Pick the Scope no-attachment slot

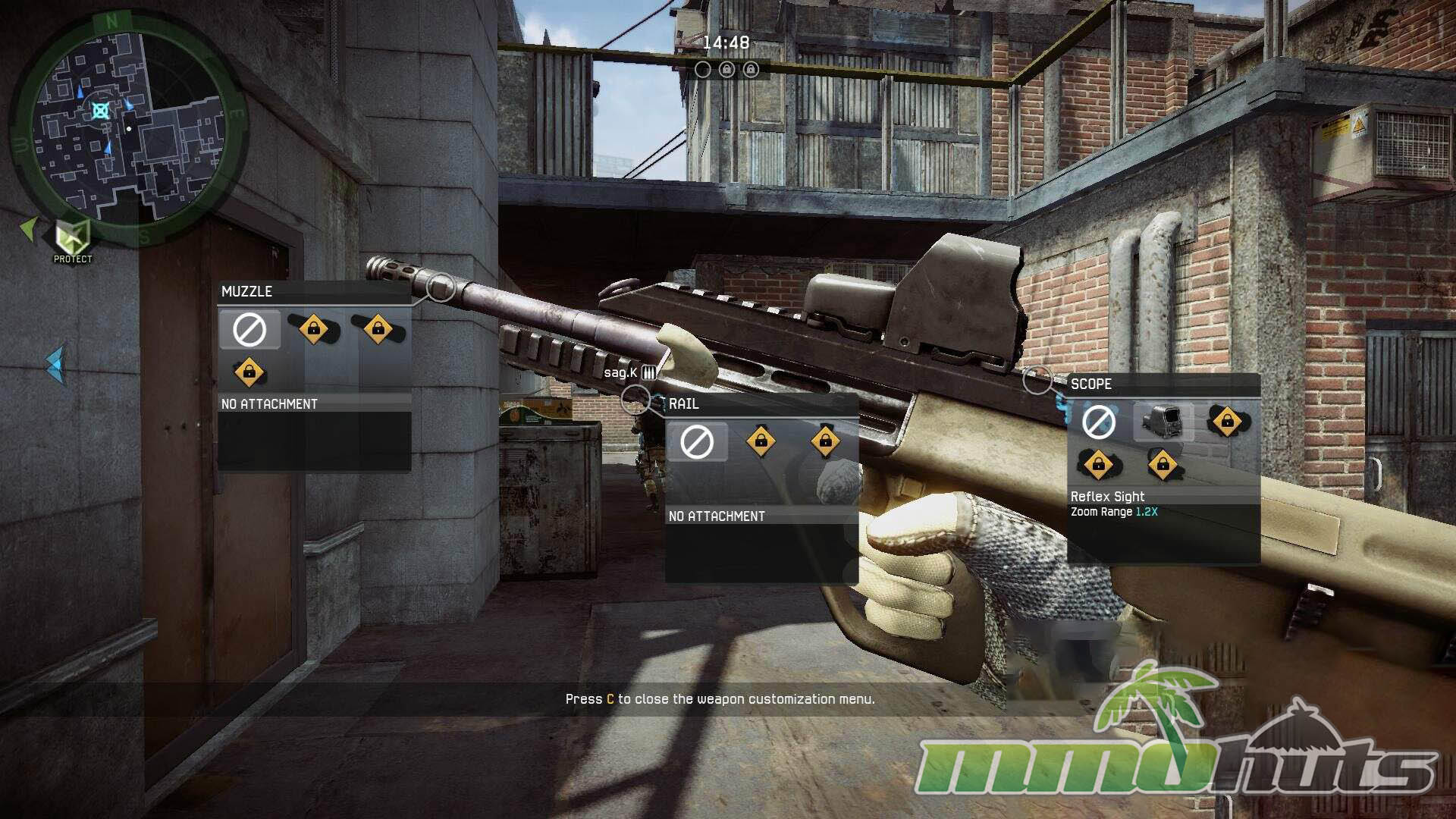pos(1098,422)
